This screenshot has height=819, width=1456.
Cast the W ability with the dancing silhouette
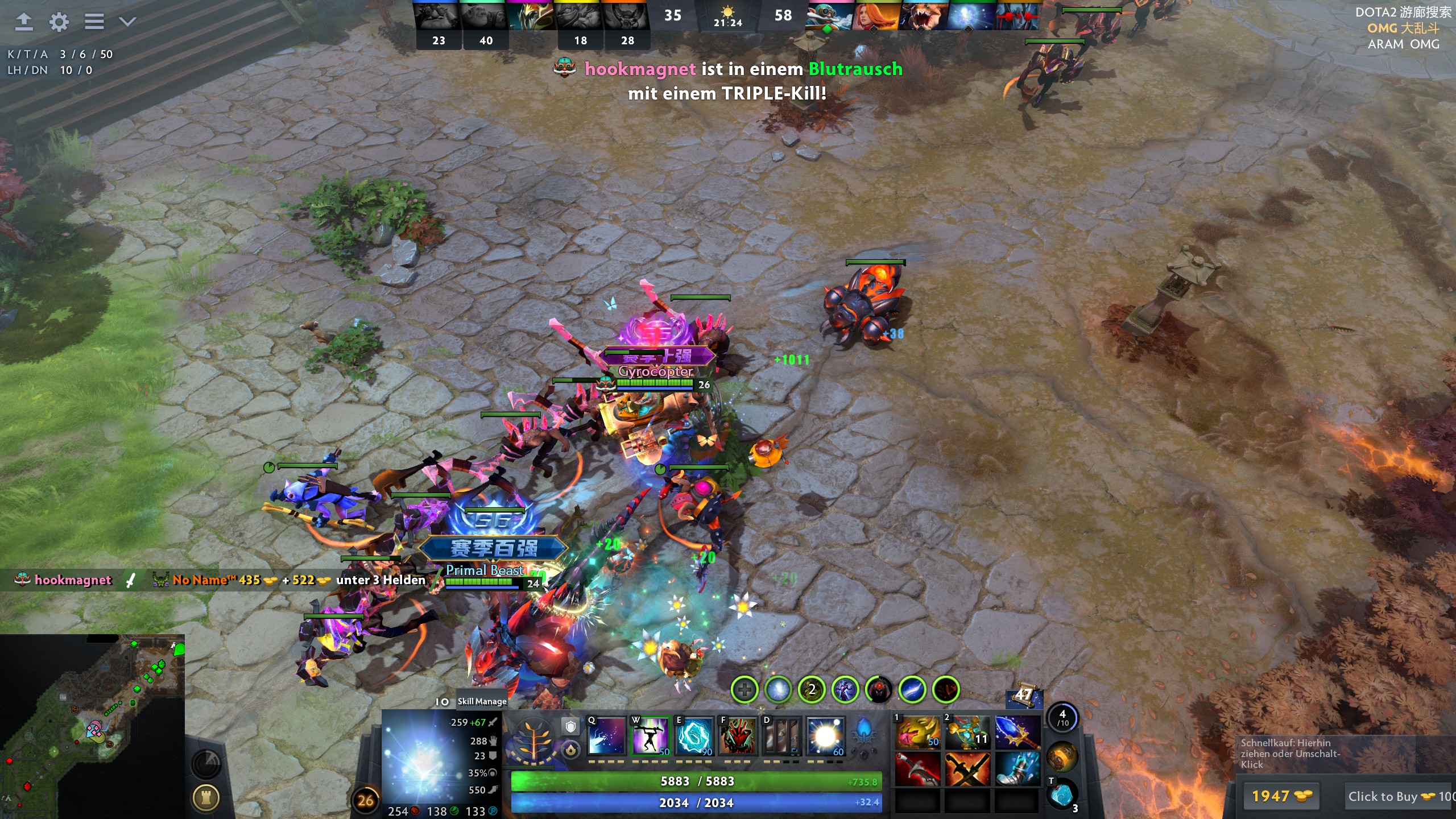pyautogui.click(x=651, y=736)
